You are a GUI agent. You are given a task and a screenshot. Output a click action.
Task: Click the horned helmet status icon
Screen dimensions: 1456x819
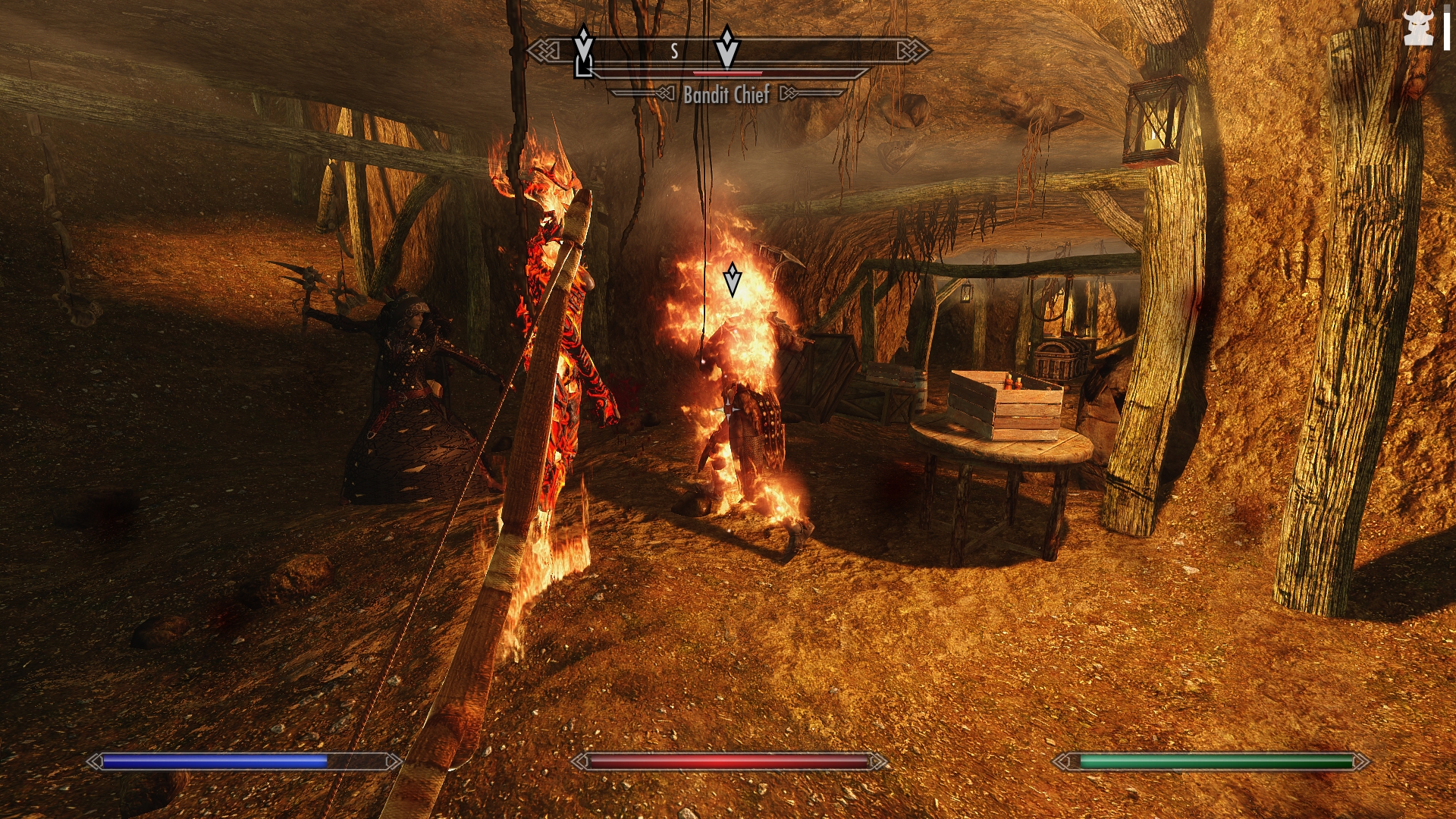pyautogui.click(x=1418, y=29)
